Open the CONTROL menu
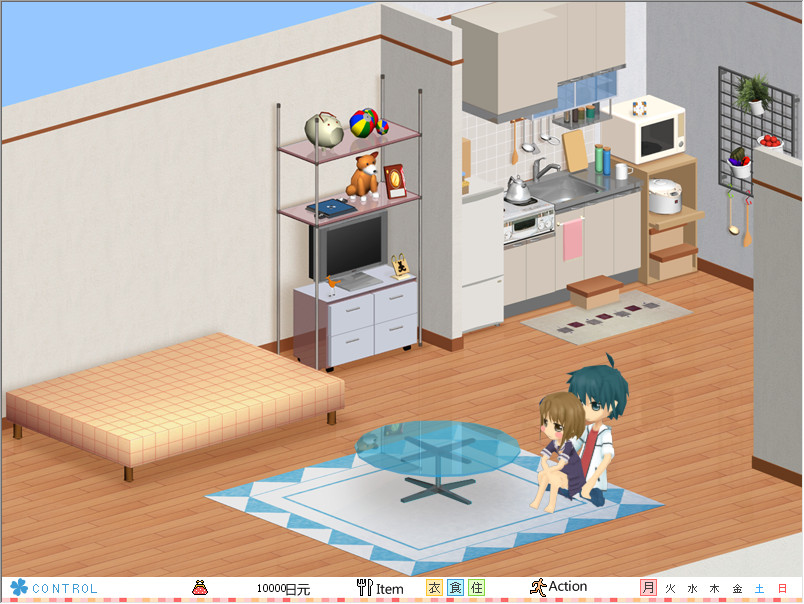This screenshot has height=604, width=804. [x=55, y=588]
